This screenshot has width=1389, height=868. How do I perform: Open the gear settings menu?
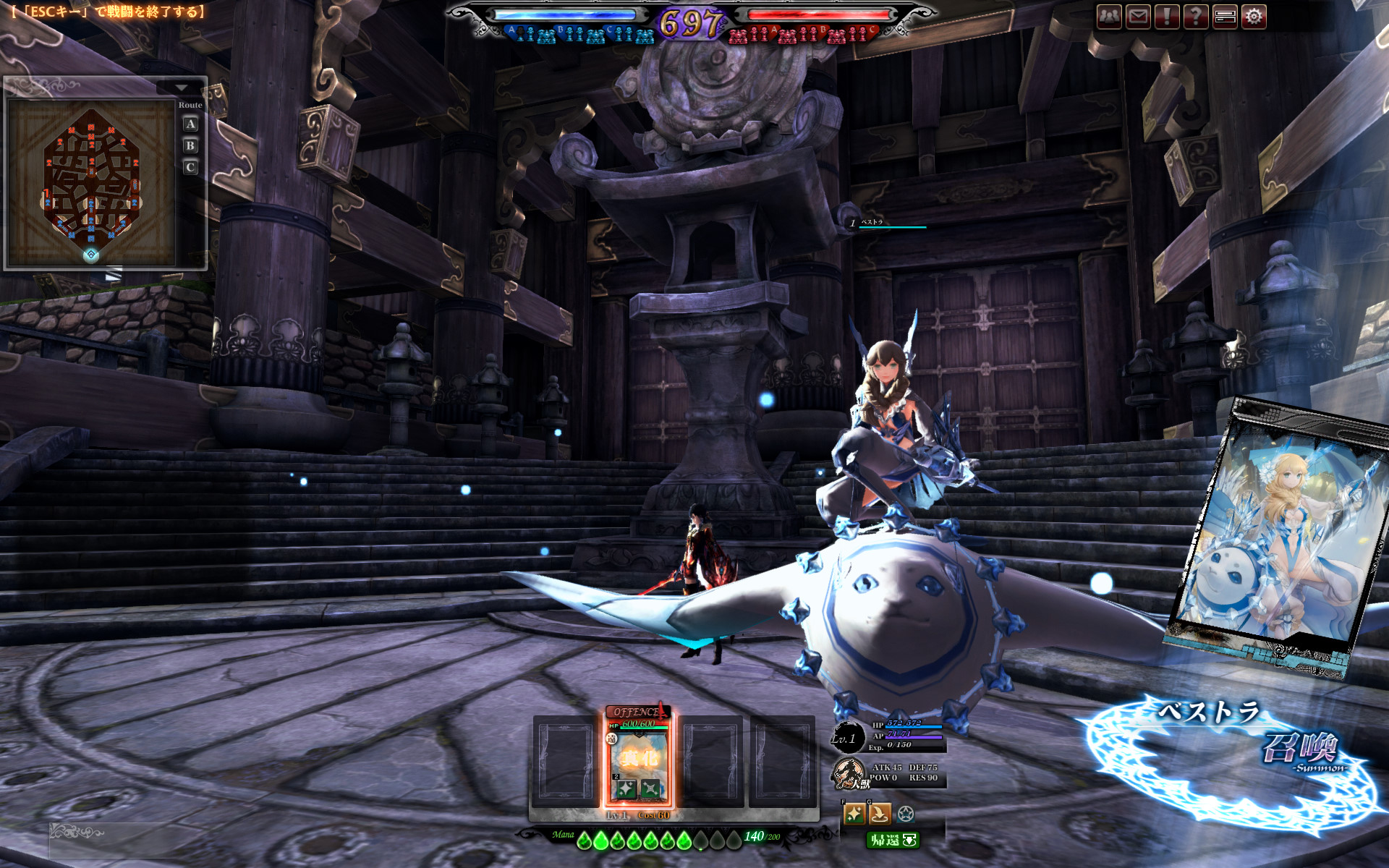pos(1254,16)
